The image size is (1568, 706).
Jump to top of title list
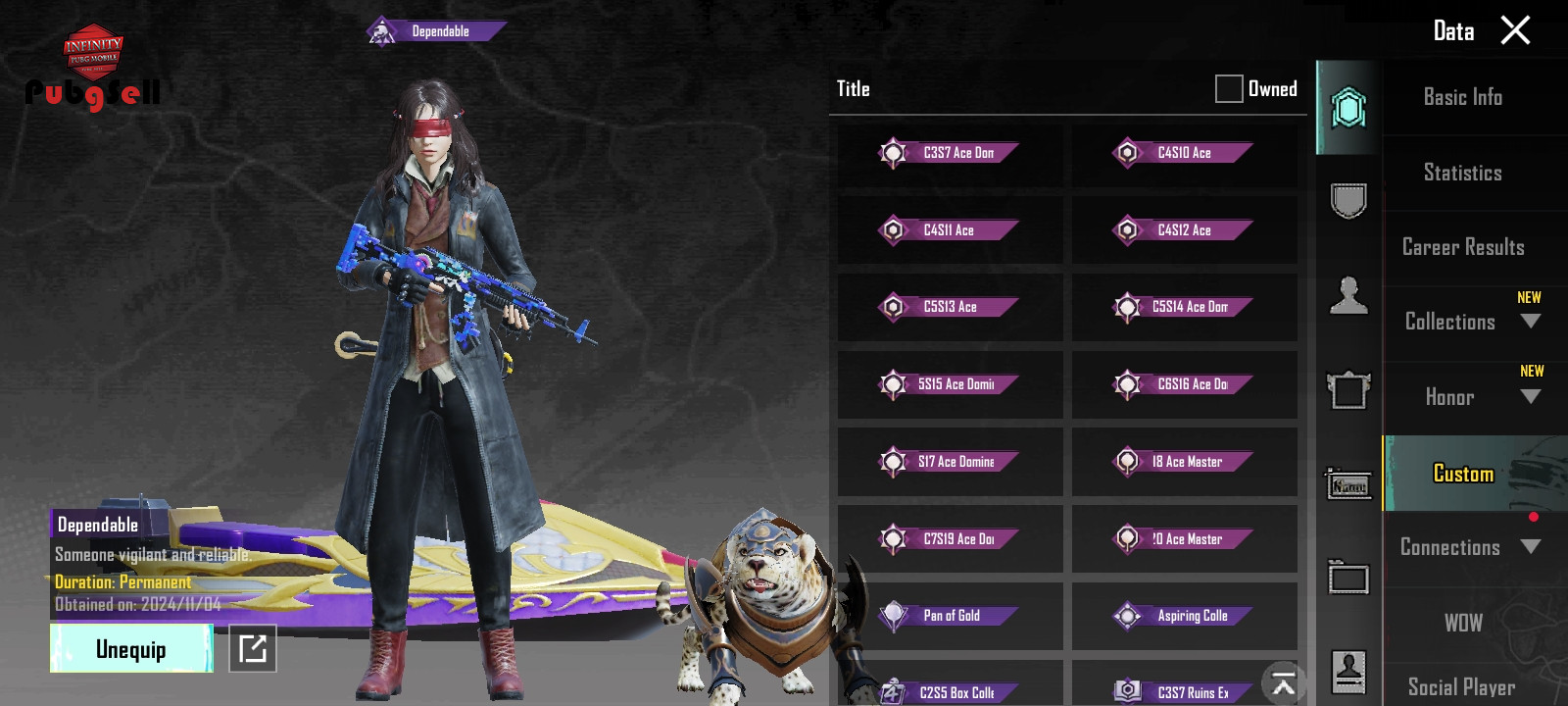(x=1284, y=683)
